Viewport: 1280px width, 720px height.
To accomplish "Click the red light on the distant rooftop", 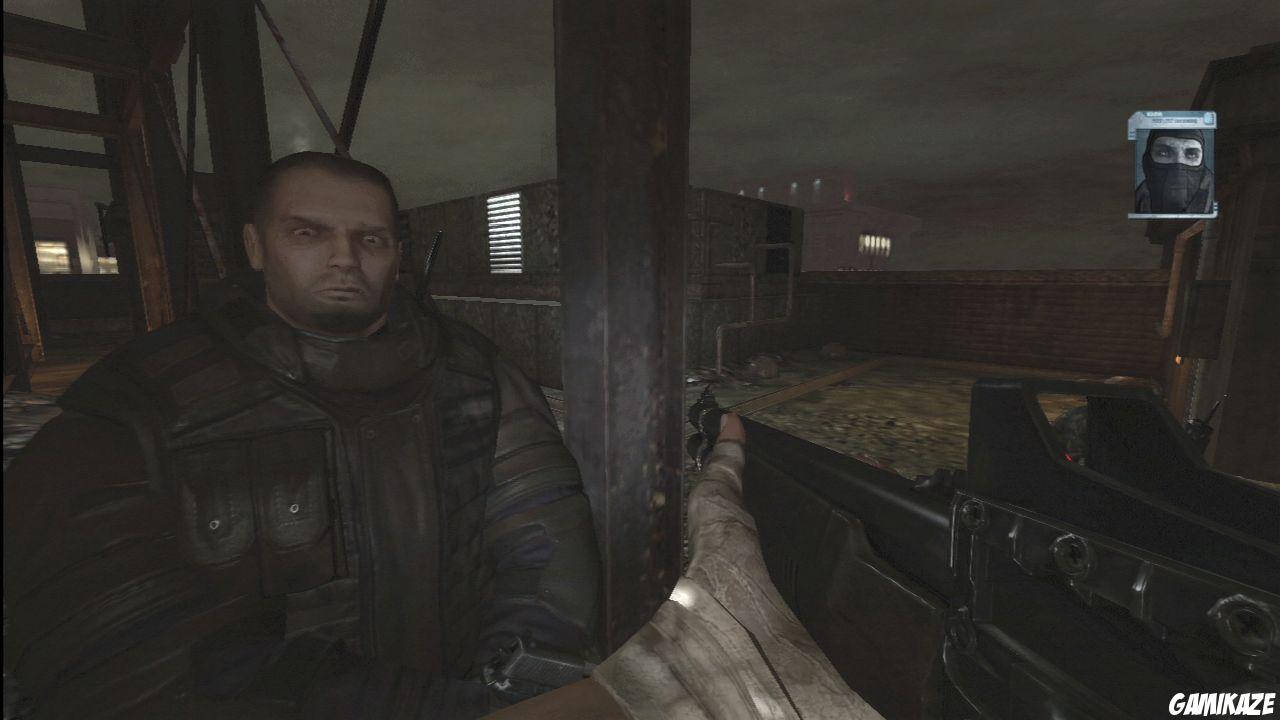I will coord(847,196).
